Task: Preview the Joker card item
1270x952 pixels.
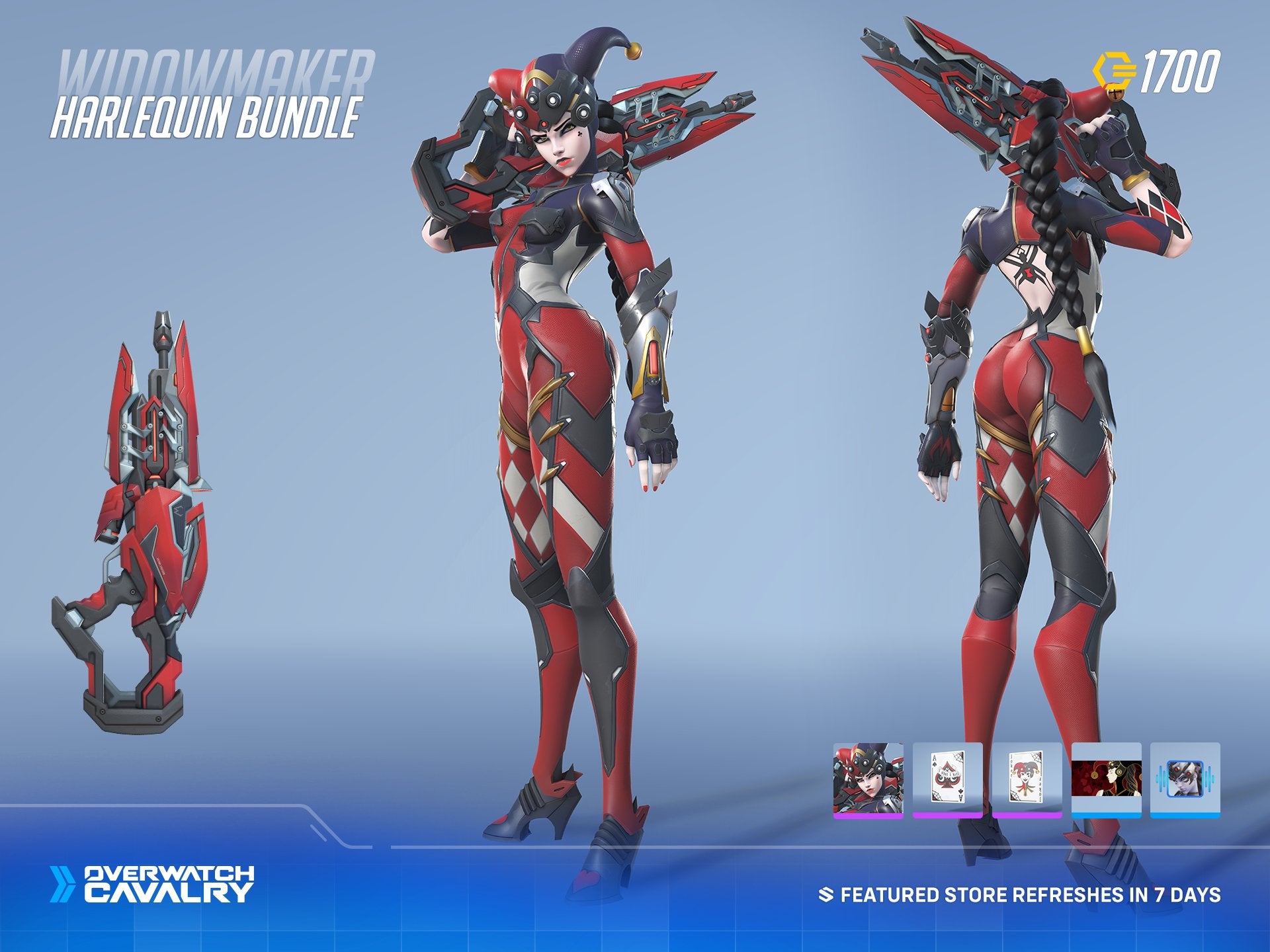Action: pos(1027,779)
